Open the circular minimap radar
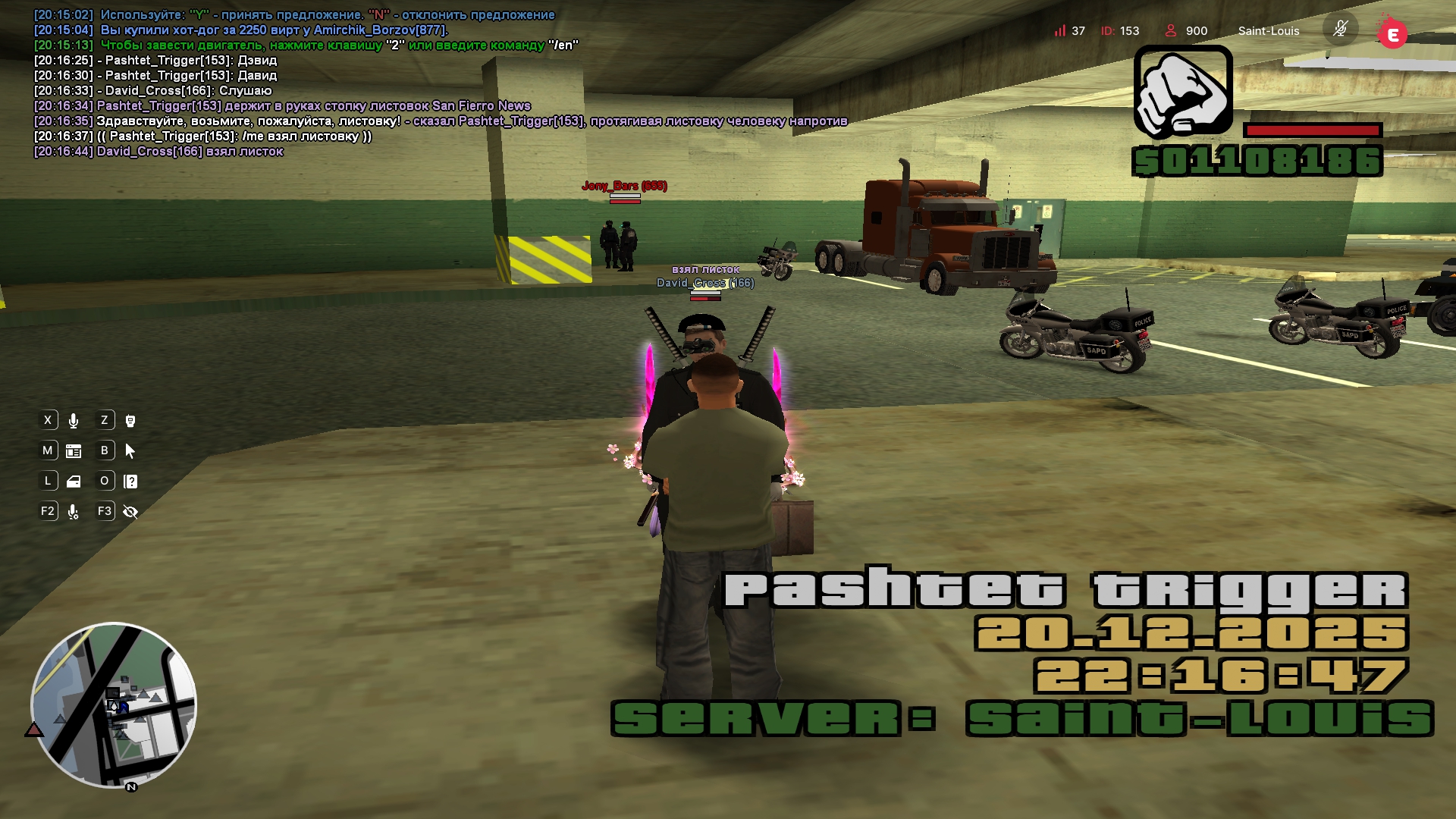Screen dimensions: 1456x819 [x=114, y=705]
